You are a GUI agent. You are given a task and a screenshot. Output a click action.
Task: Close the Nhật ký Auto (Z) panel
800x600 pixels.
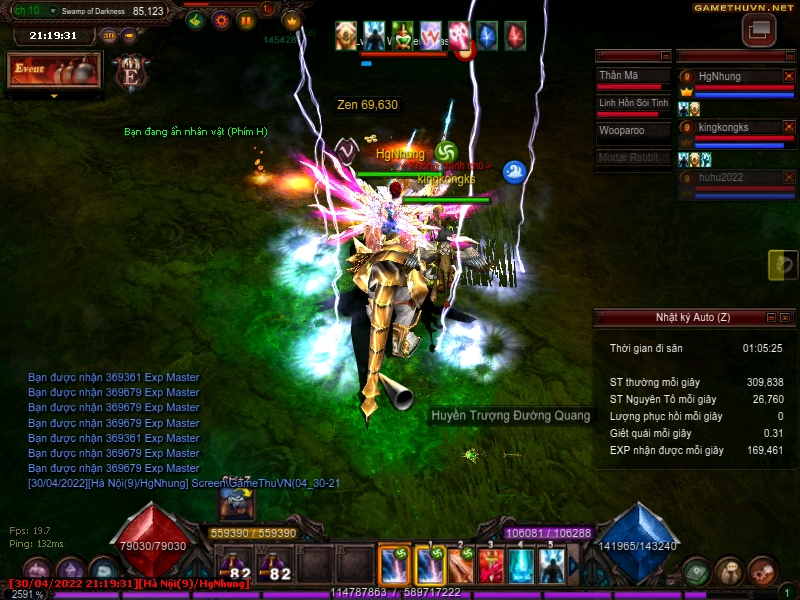786,317
